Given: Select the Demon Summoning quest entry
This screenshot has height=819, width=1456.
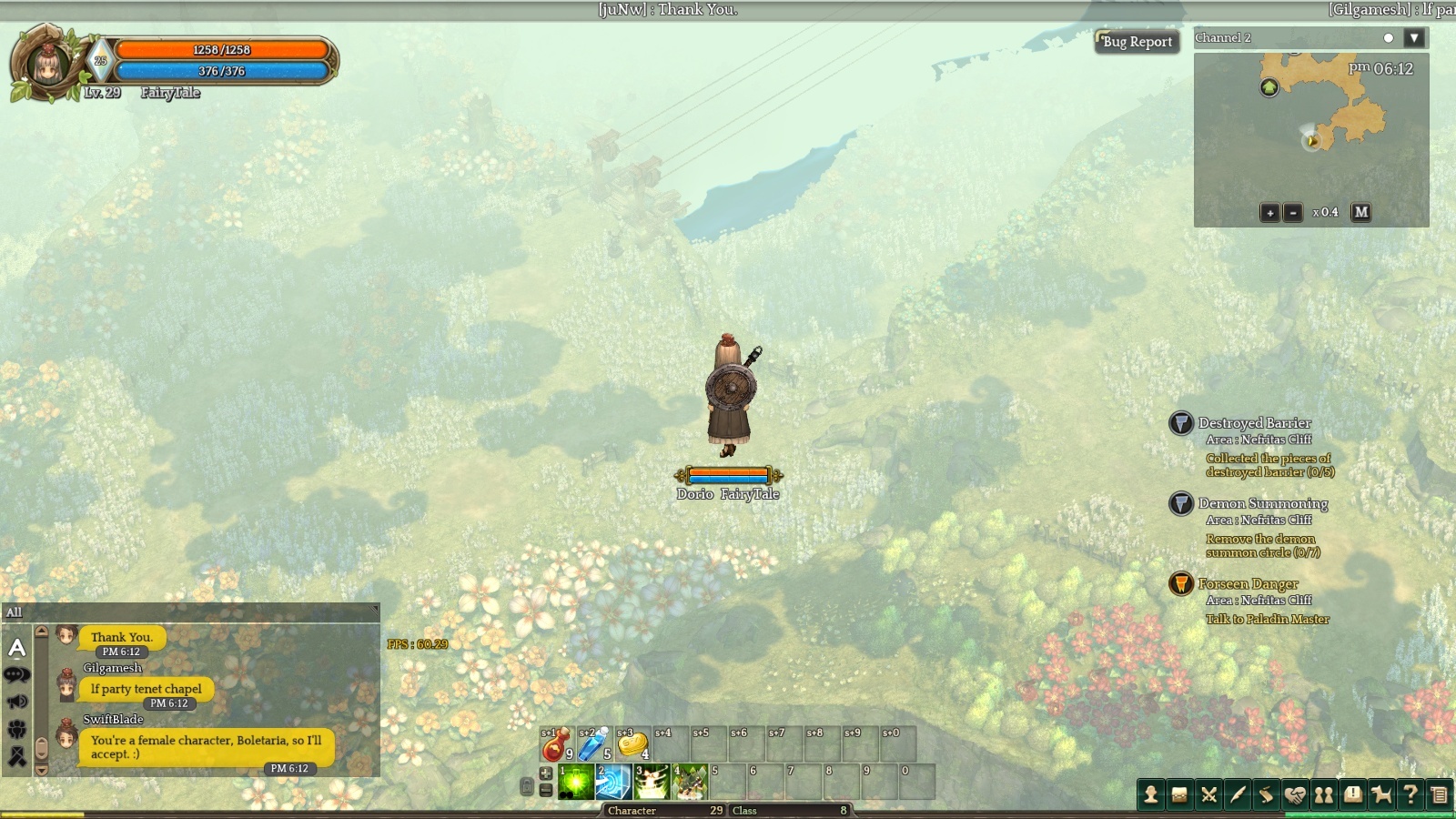Looking at the screenshot, I should (1262, 503).
